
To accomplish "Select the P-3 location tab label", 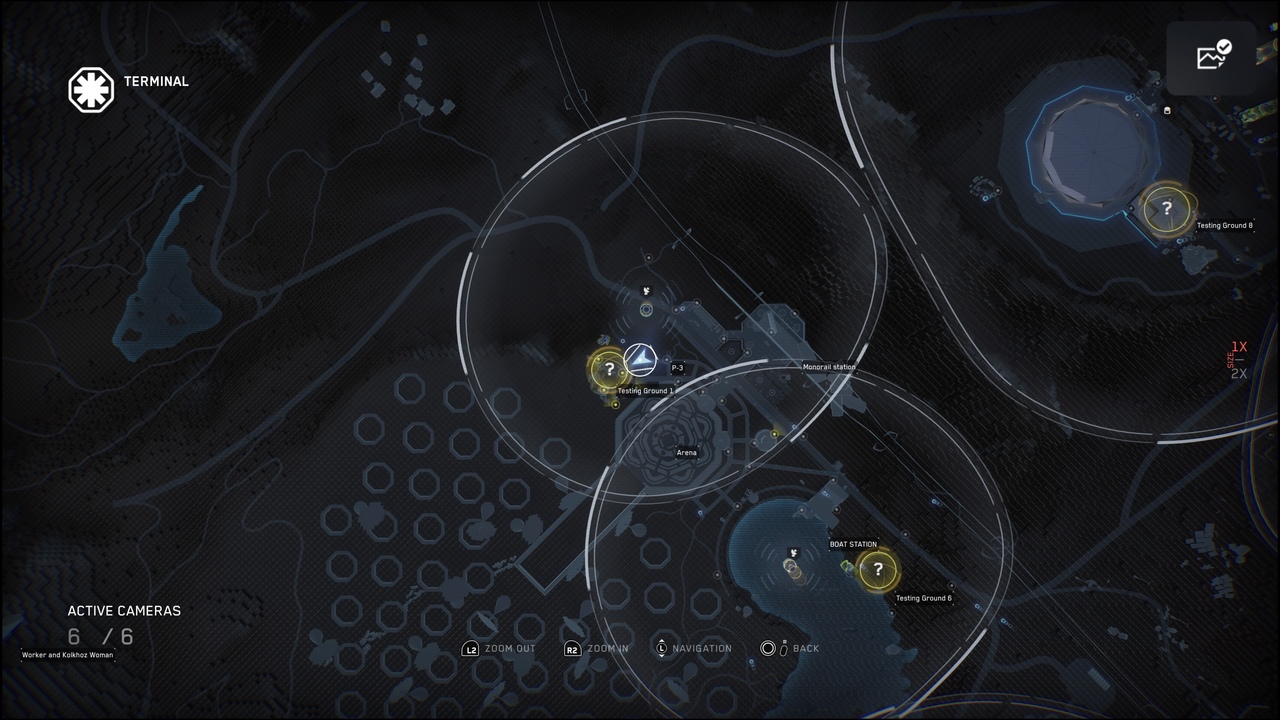I will [x=678, y=367].
